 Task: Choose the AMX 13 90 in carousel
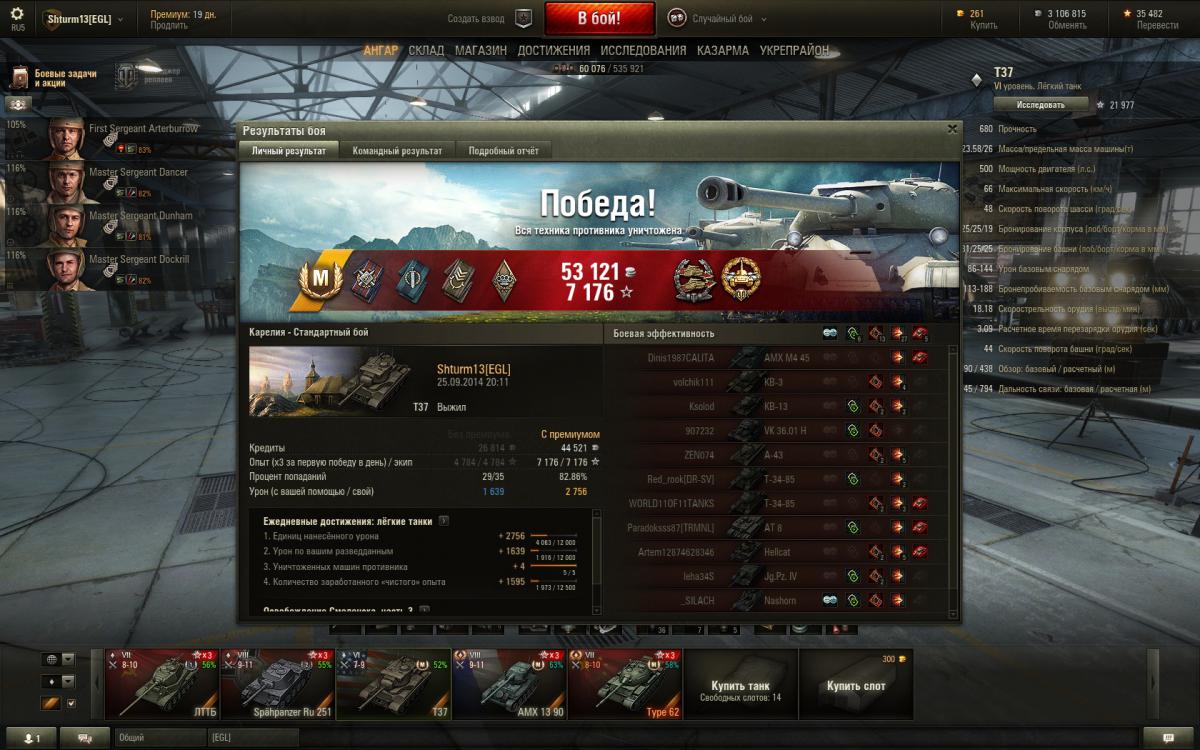(509, 682)
